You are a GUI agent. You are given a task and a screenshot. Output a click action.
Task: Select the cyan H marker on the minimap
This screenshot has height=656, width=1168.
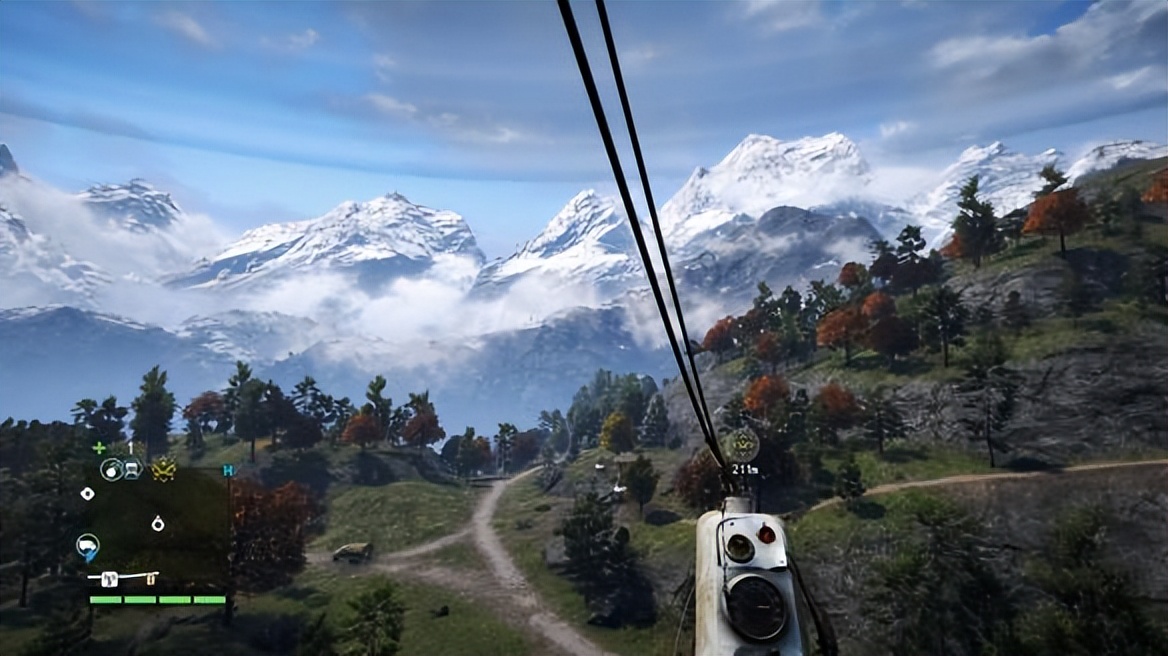coord(229,469)
